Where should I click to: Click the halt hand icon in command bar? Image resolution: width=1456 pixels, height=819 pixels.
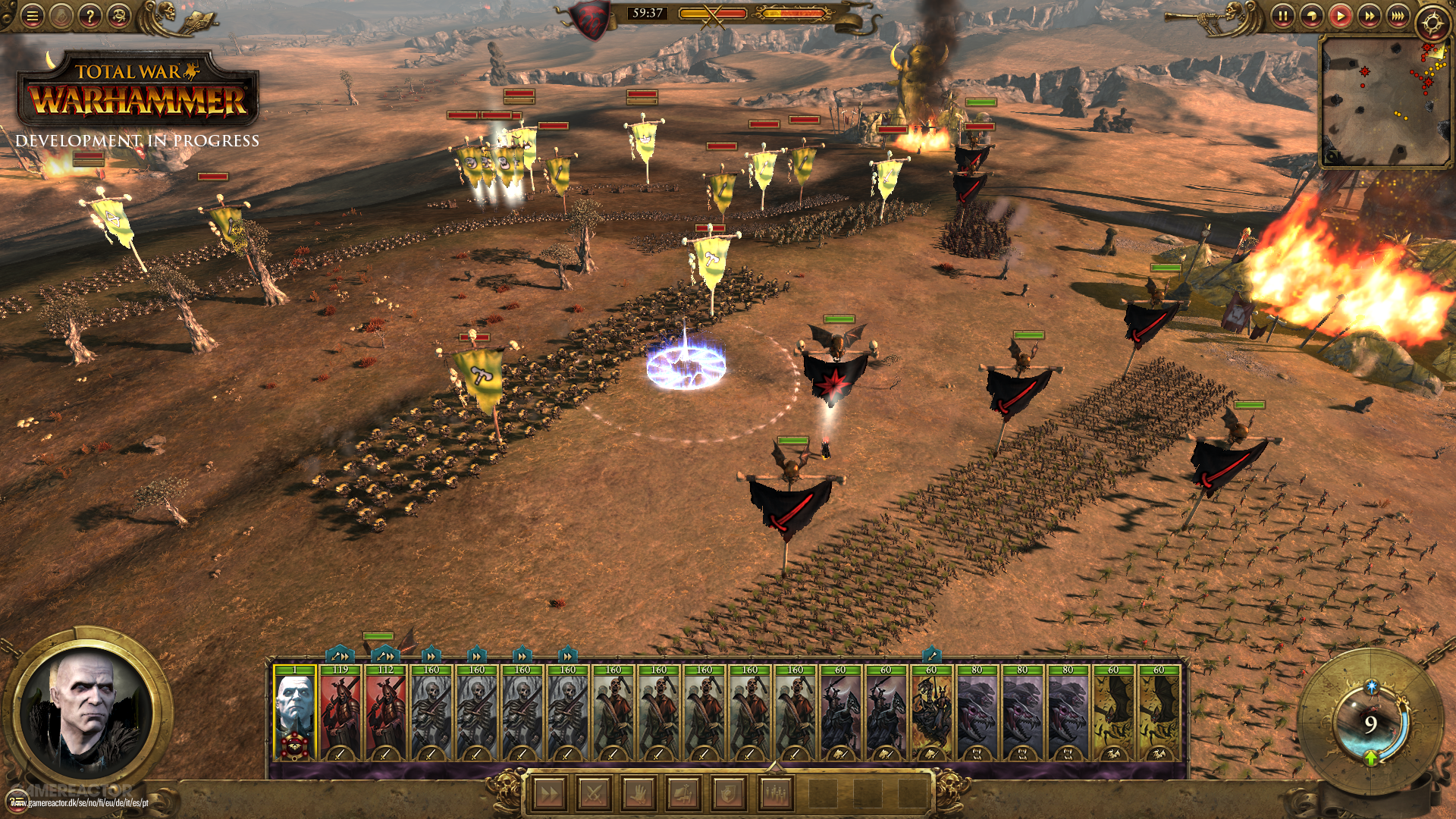[639, 792]
